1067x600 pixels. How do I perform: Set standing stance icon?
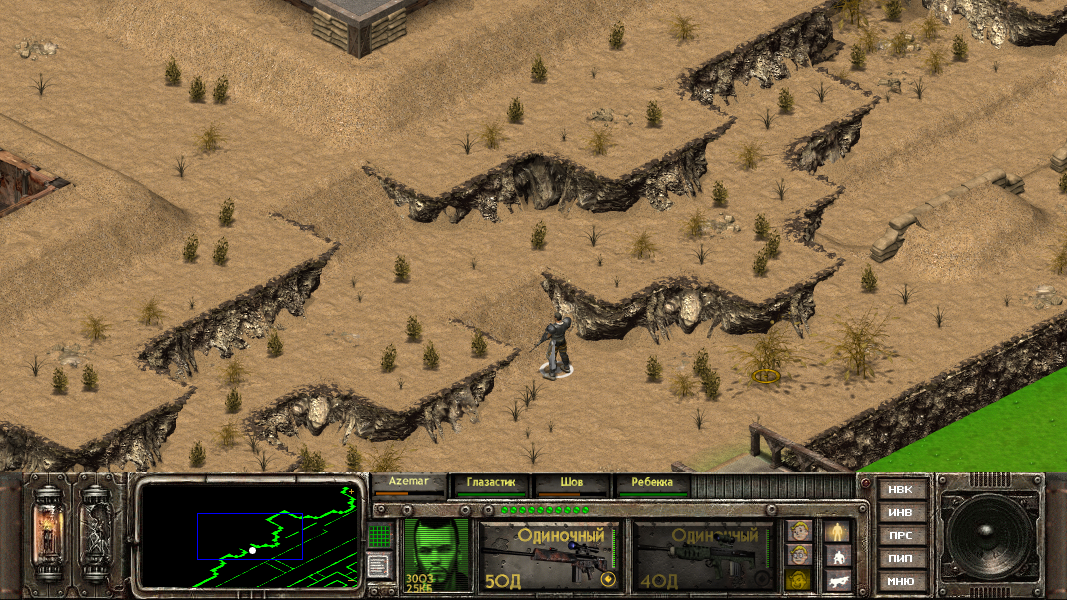(x=838, y=530)
